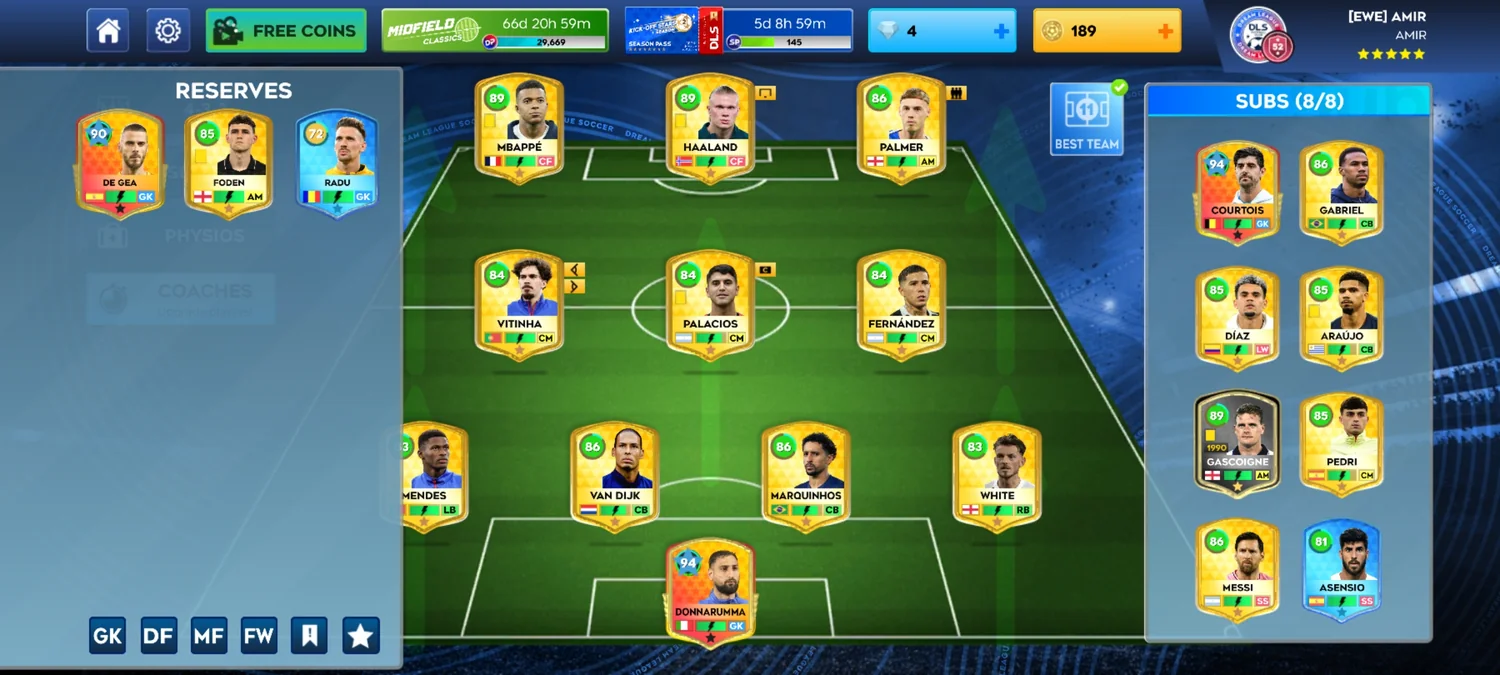Add more gems with the plus
1500x675 pixels.
(1001, 31)
